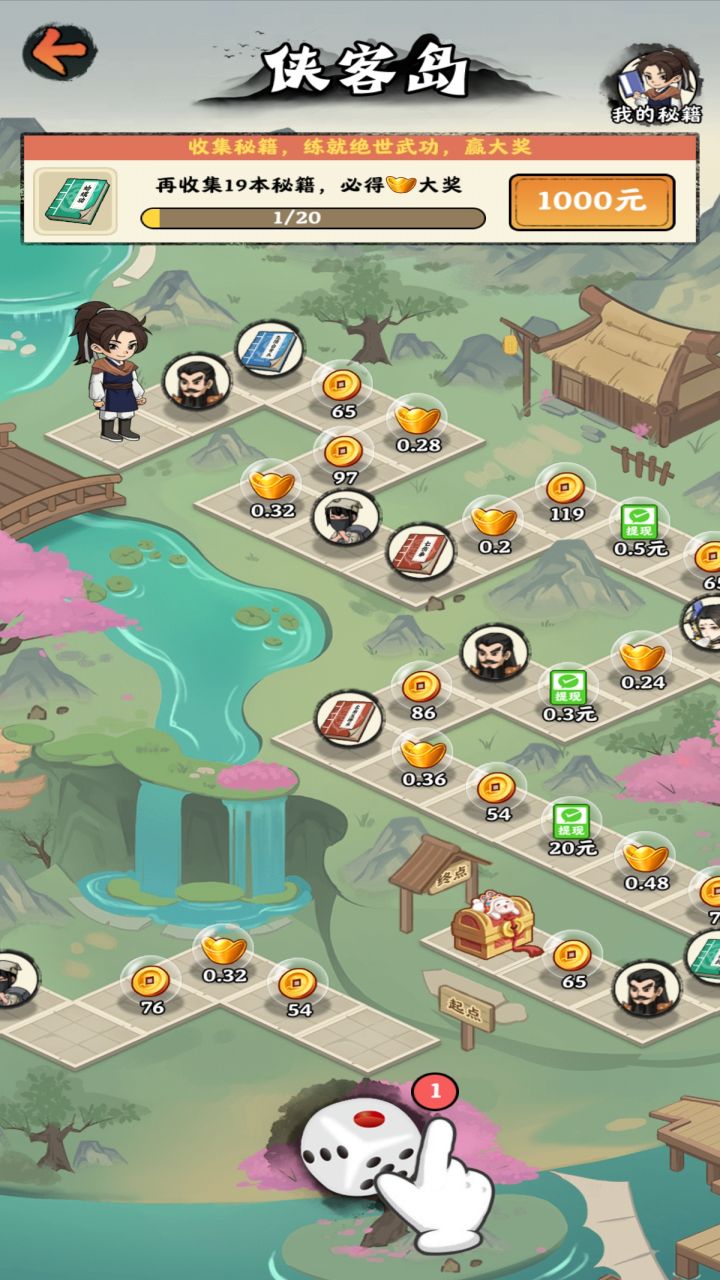
Task: Tap the 1000元 prize button
Action: (x=591, y=201)
